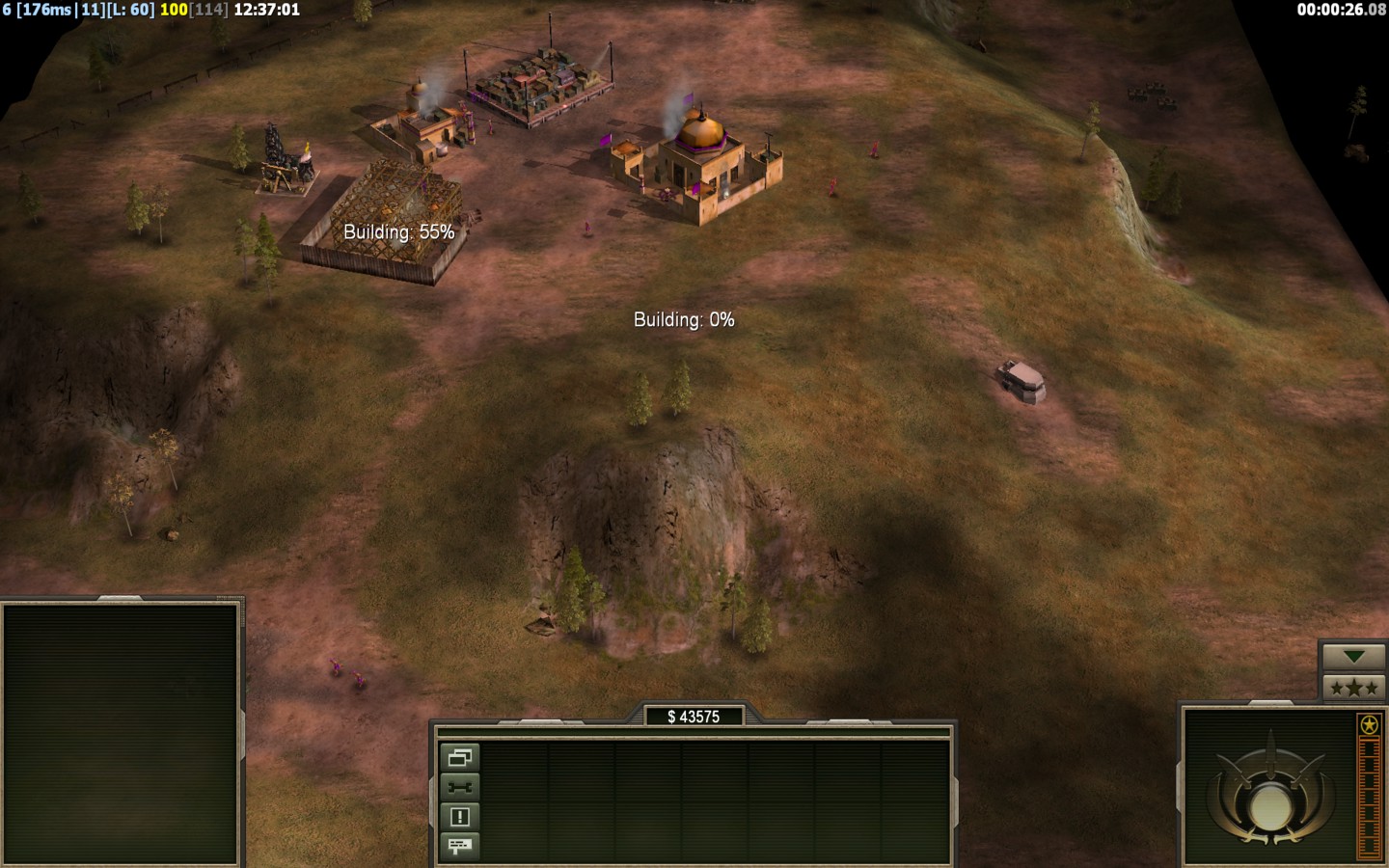Open the three-star Generals powers button
The height and width of the screenshot is (868, 1389).
pos(1353,687)
